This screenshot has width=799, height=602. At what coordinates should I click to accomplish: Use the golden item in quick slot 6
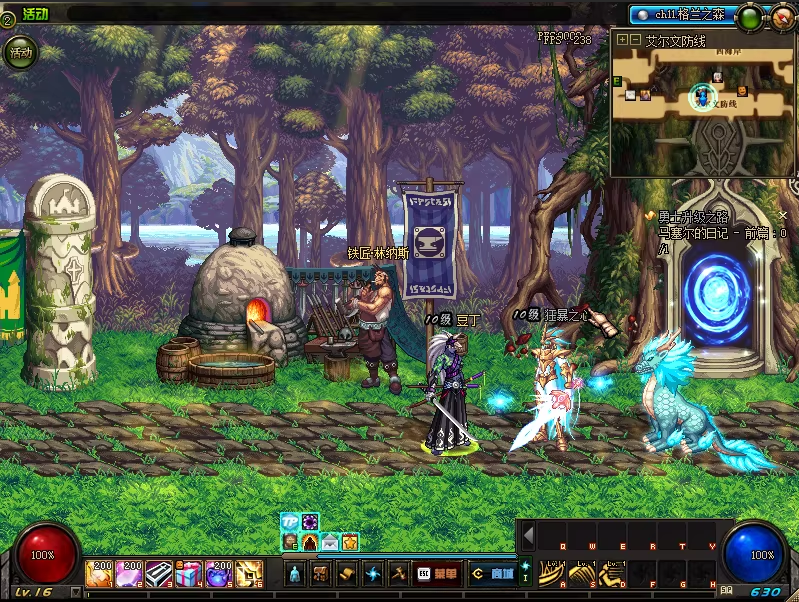point(248,573)
